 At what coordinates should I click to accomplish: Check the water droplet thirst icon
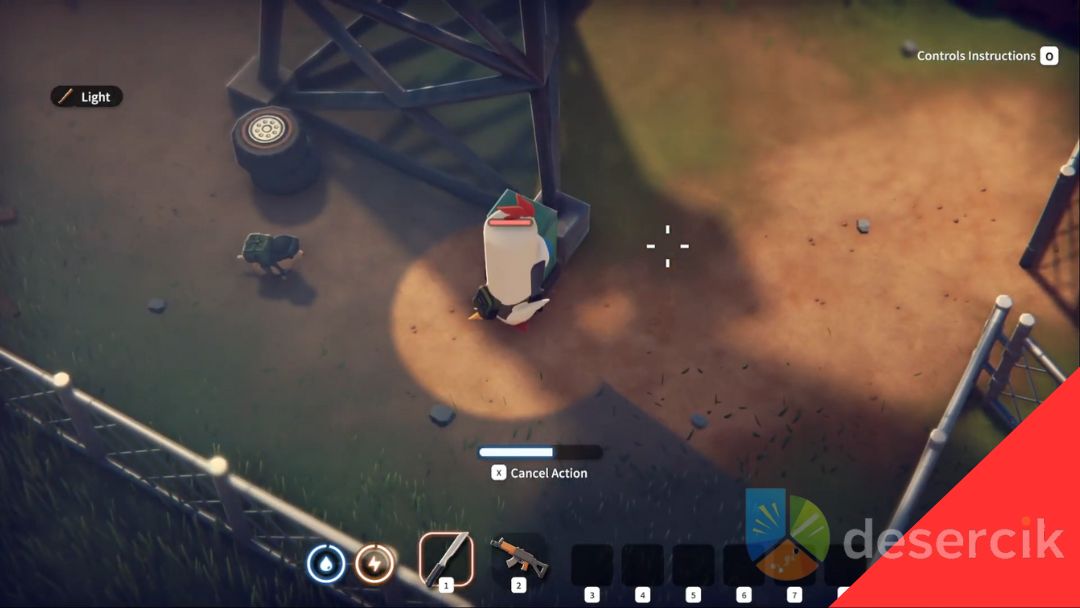tap(326, 564)
